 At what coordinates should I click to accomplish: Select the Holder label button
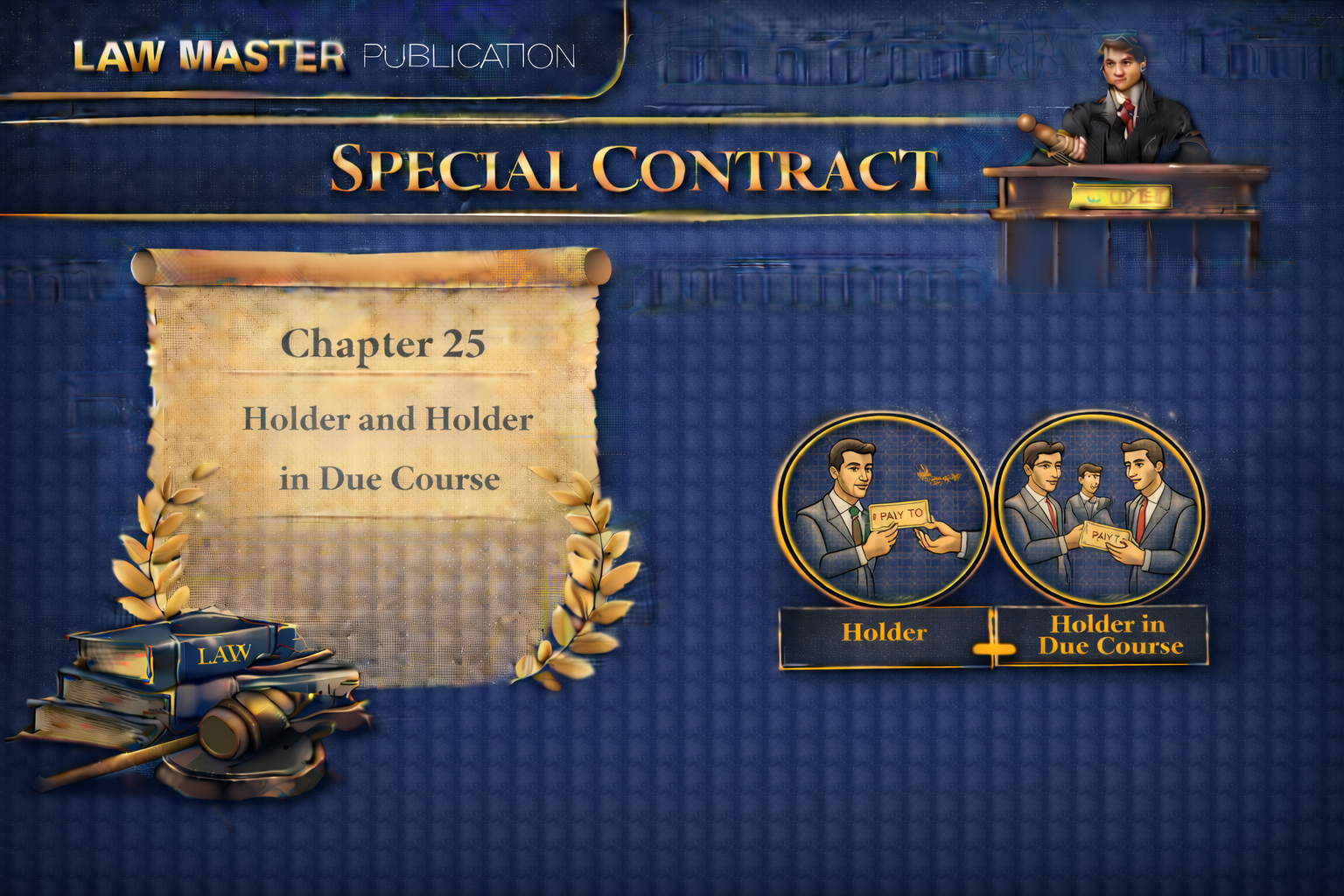click(x=885, y=633)
